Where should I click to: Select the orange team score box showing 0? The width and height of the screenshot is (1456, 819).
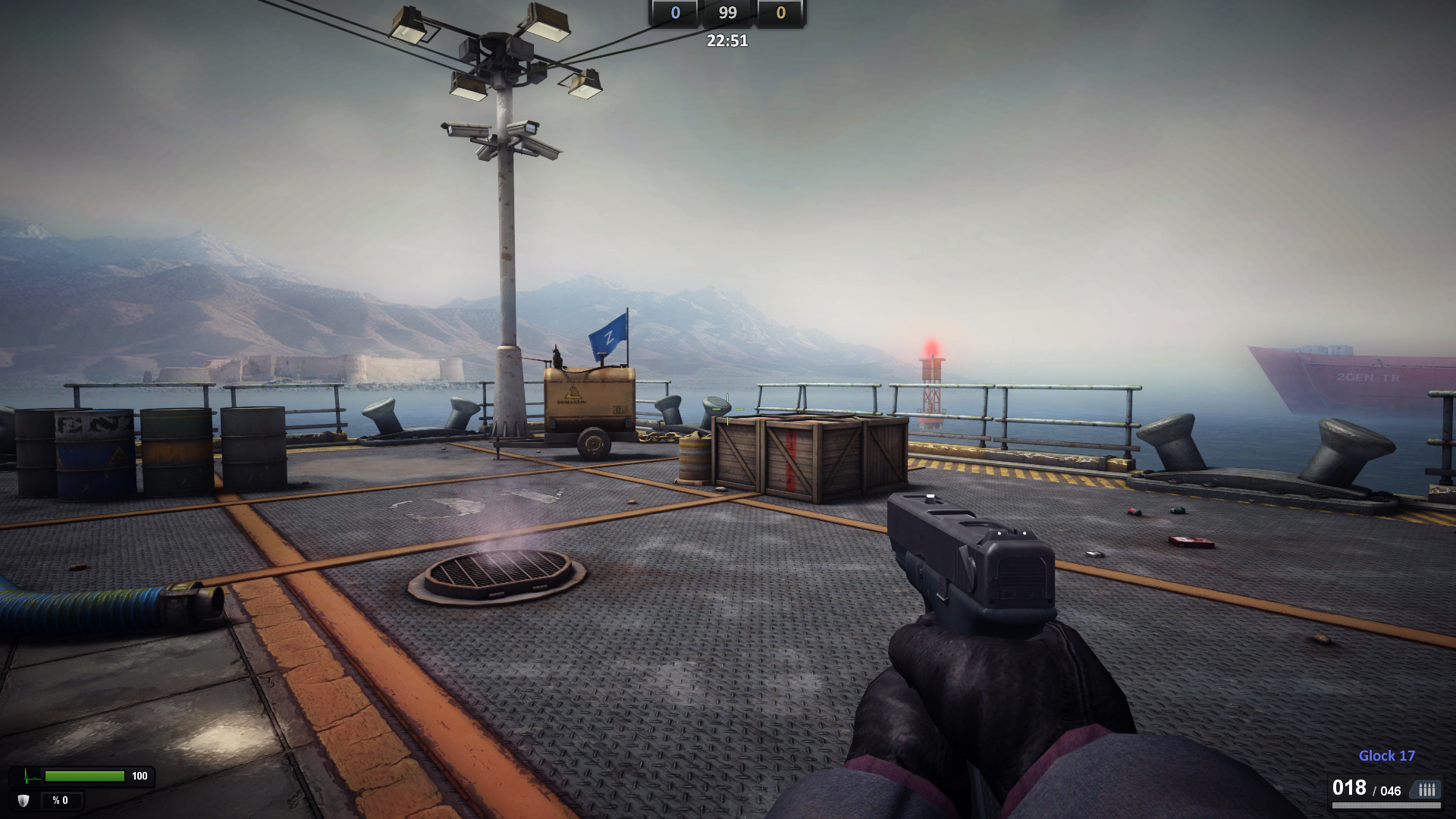(780, 12)
